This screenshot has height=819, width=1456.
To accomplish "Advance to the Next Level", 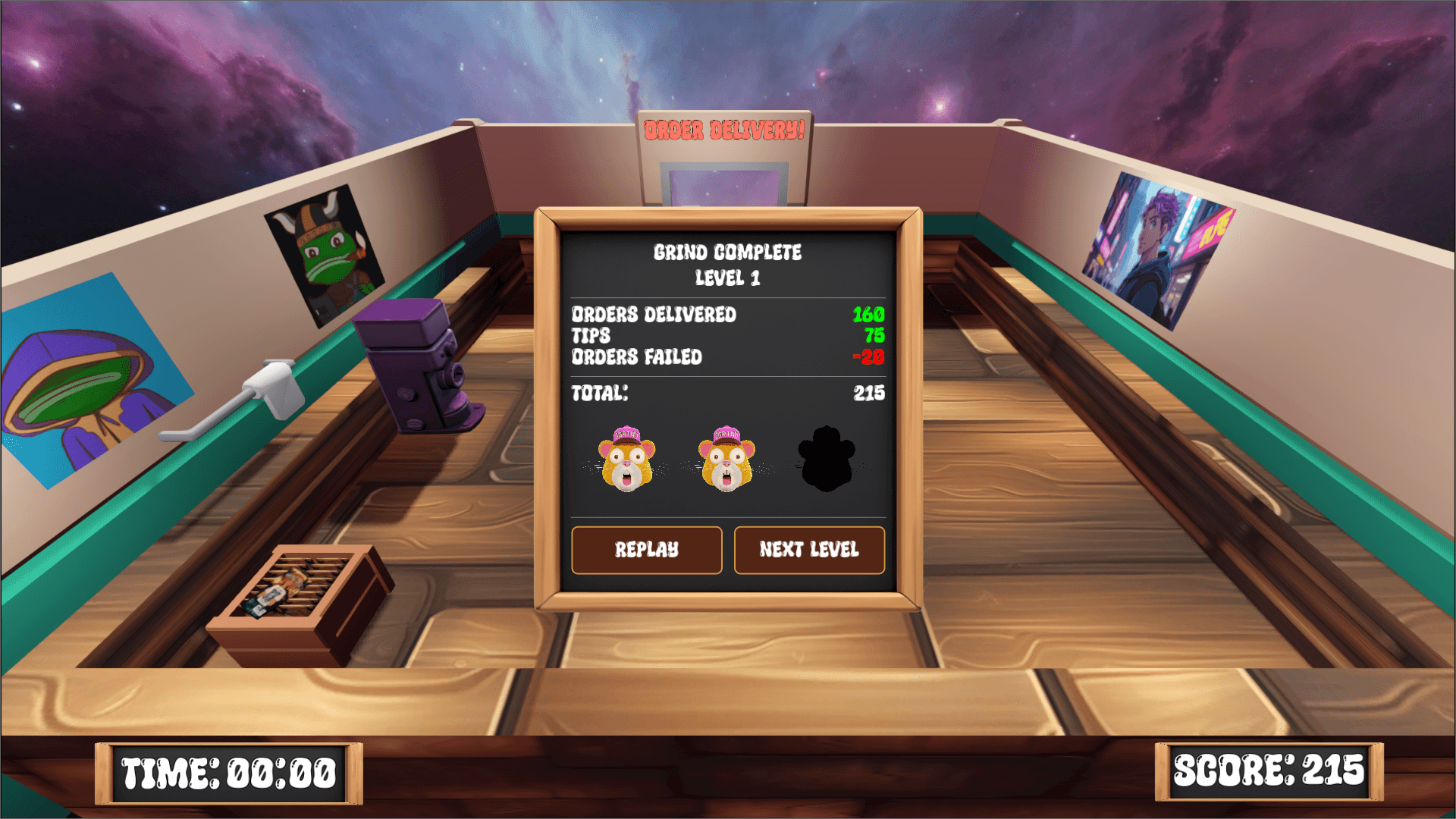I will [x=808, y=550].
